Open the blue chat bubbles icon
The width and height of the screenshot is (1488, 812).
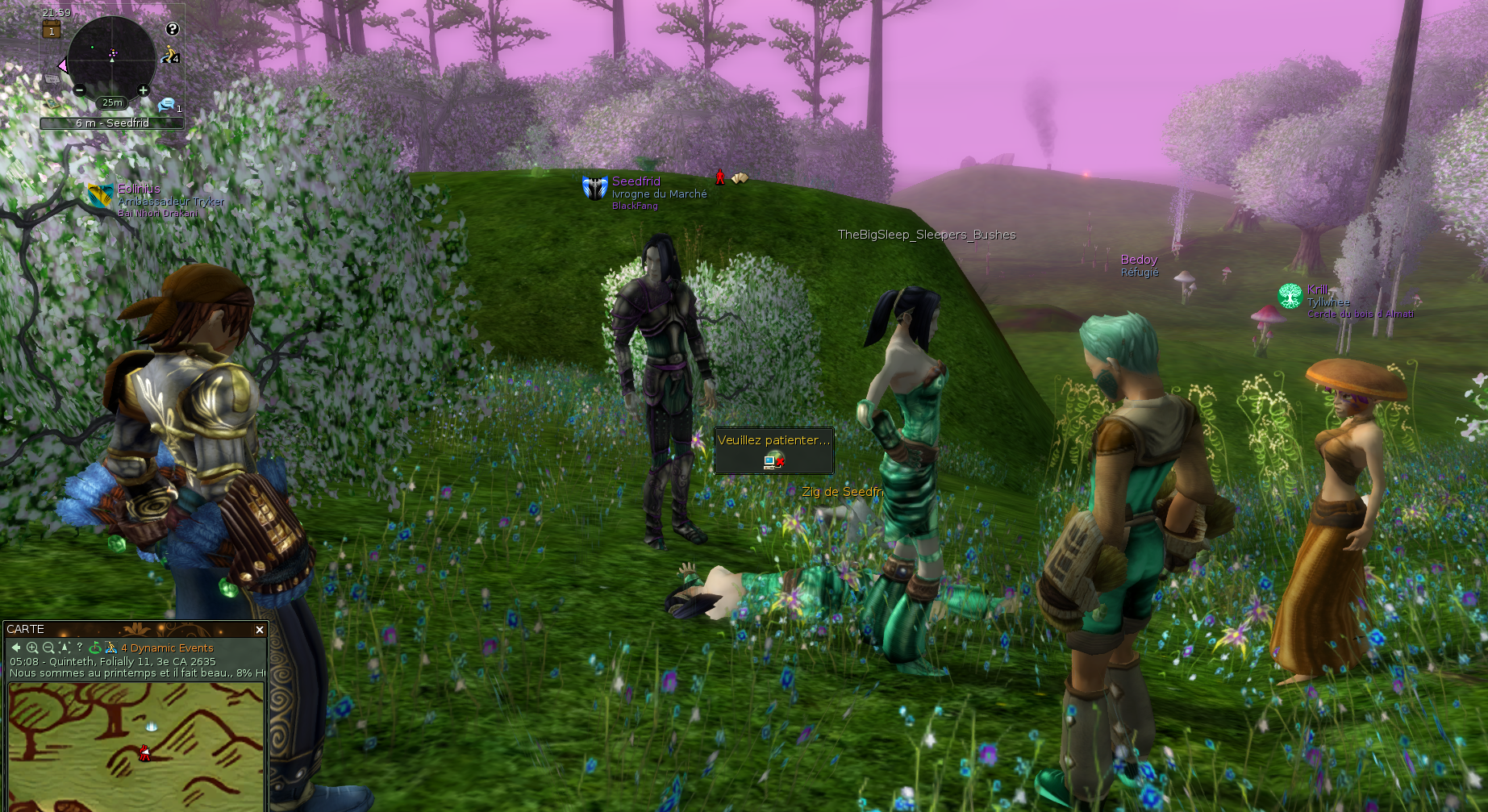tap(167, 104)
